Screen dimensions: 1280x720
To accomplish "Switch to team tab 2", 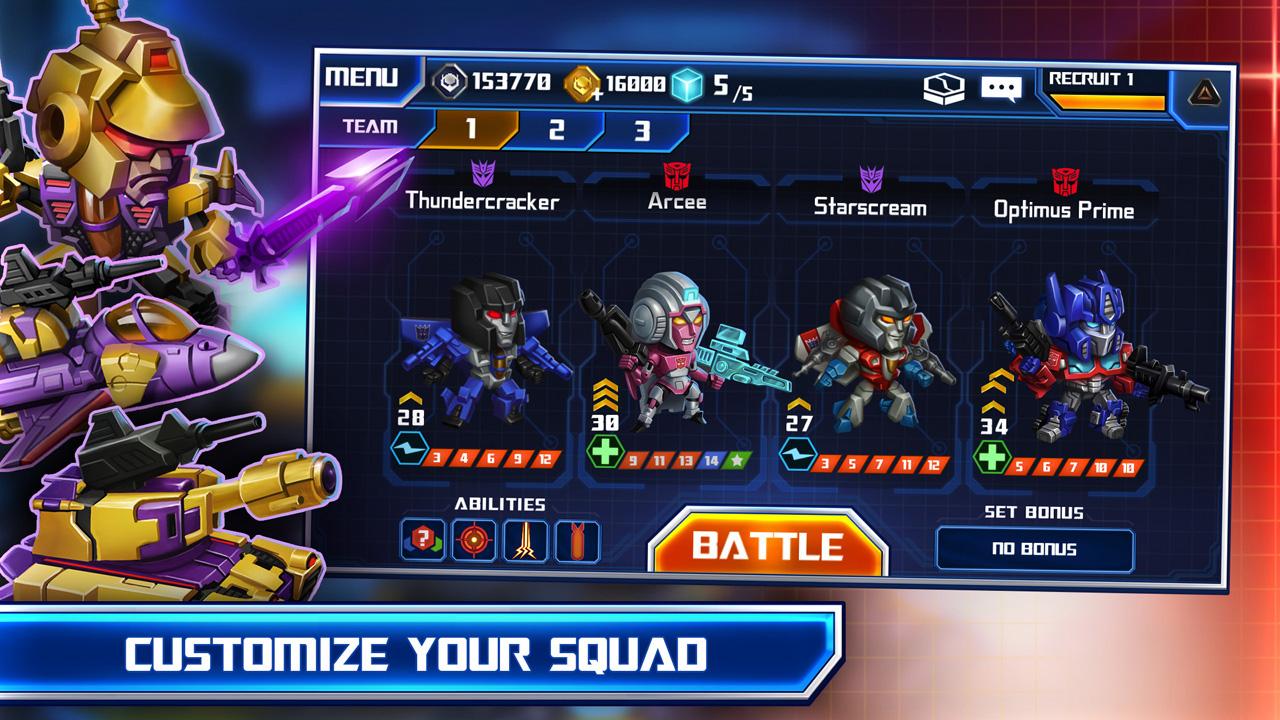I will [x=557, y=130].
